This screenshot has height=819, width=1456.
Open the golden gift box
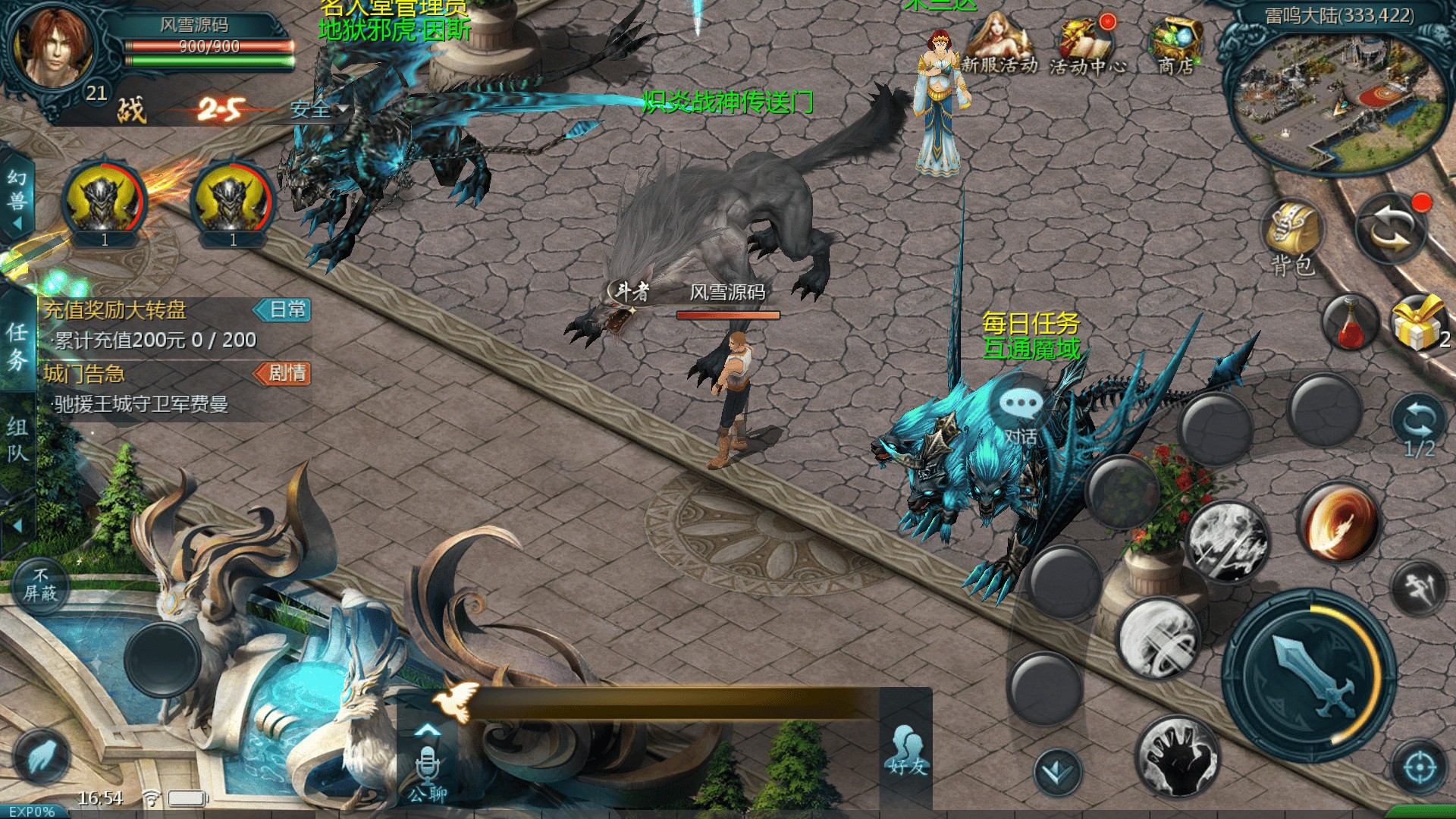(x=1418, y=324)
